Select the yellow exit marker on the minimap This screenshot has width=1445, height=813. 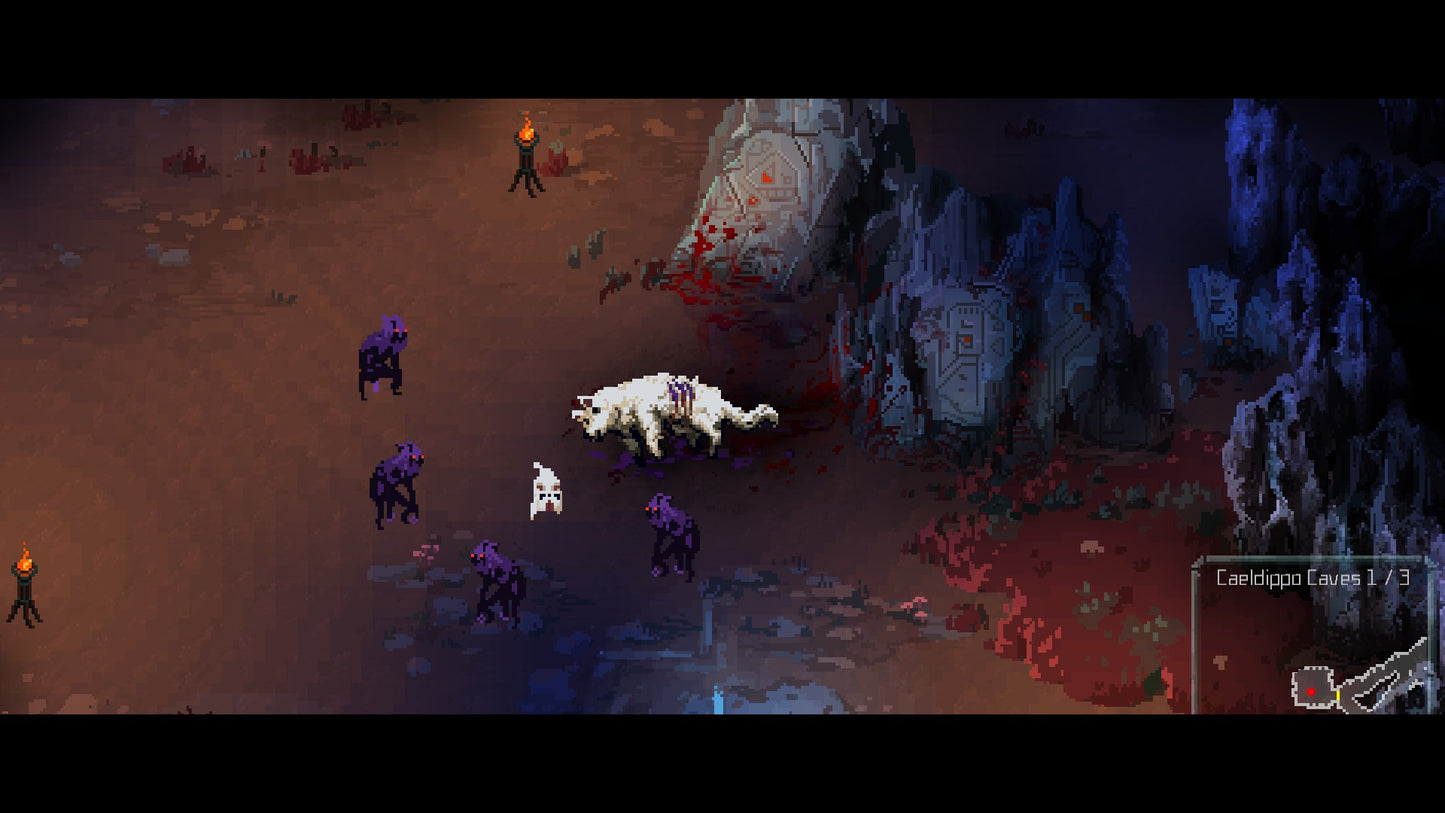pyautogui.click(x=1338, y=695)
